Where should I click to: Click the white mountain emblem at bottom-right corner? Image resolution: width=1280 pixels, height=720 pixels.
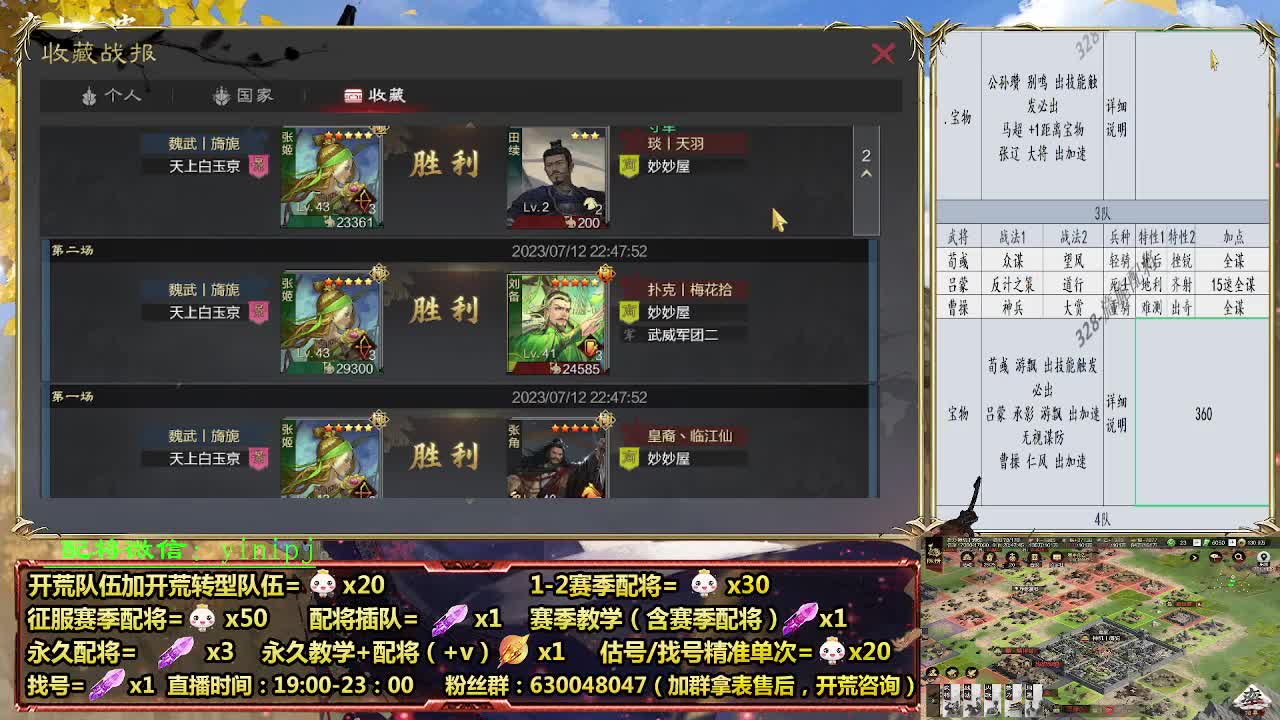[1251, 698]
